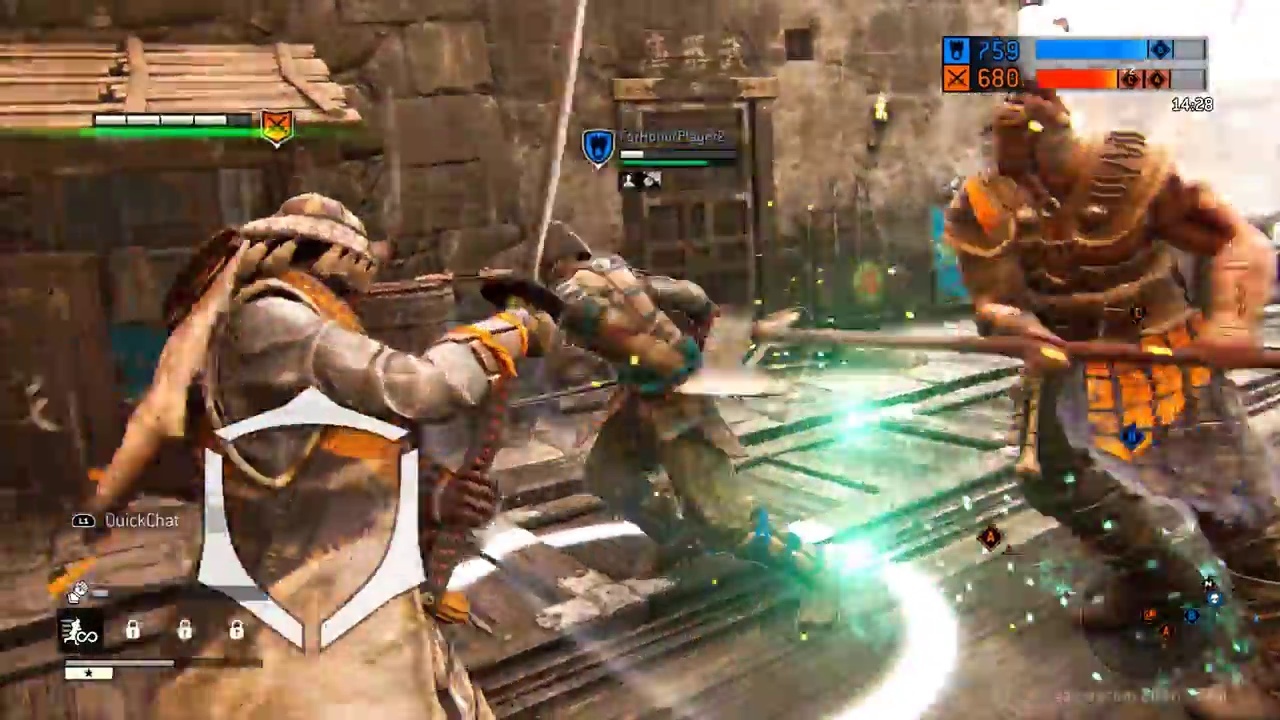Viewport: 1280px width, 720px height.
Task: Open the QuickChat menu
Action: [x=141, y=520]
